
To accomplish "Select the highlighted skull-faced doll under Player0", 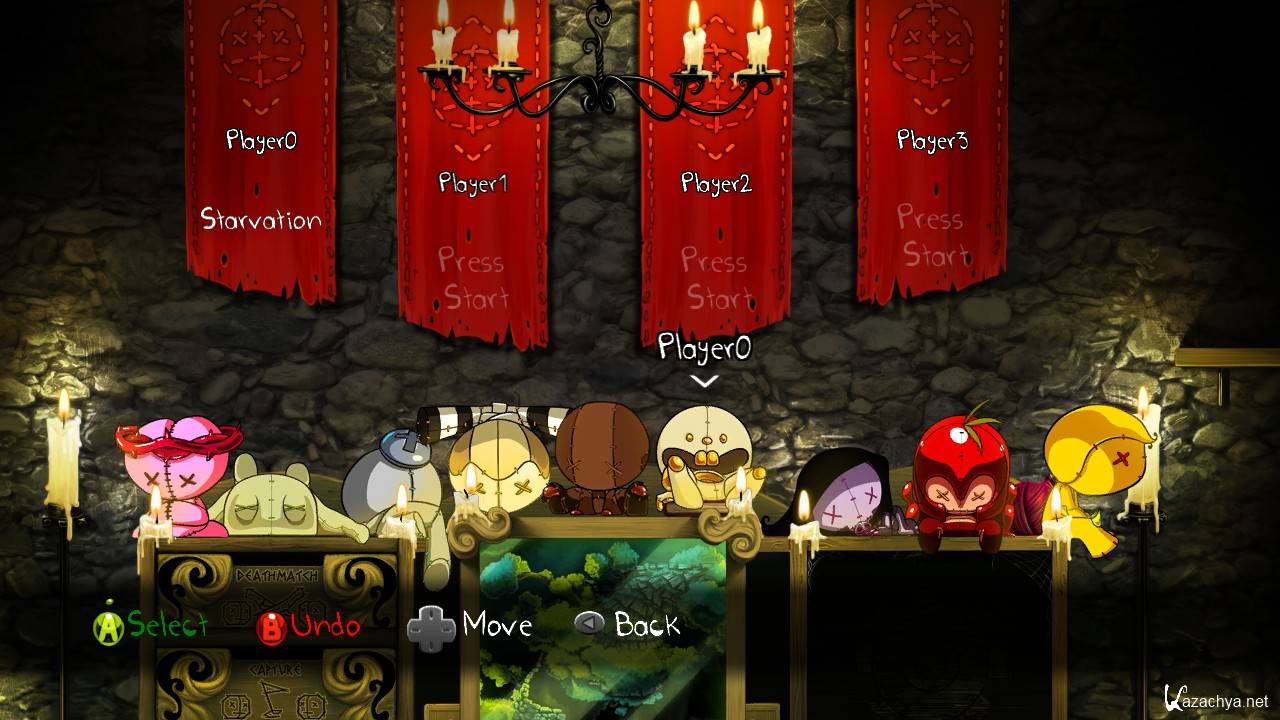I will [x=705, y=460].
